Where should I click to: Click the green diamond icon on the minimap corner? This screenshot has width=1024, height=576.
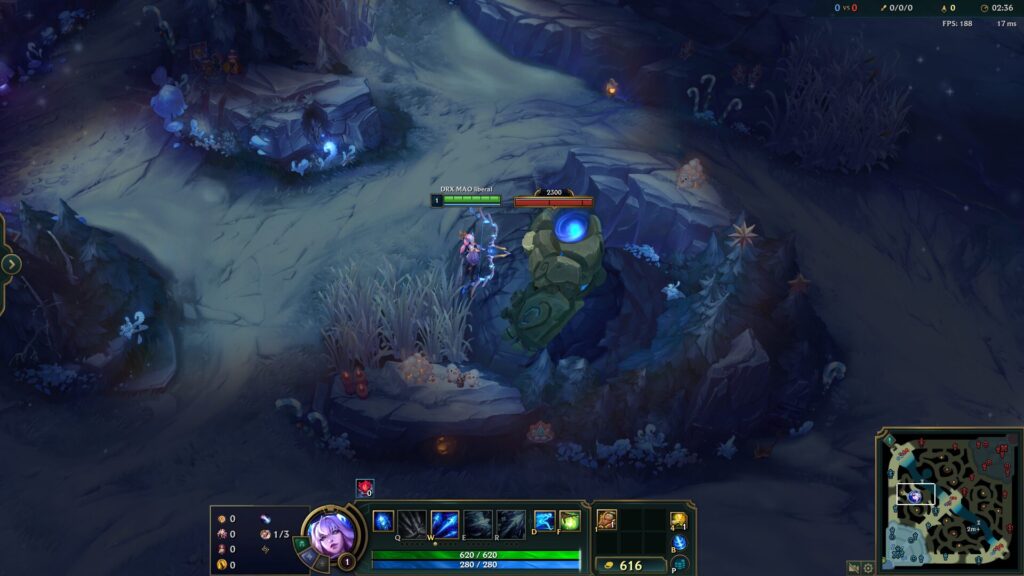click(888, 439)
